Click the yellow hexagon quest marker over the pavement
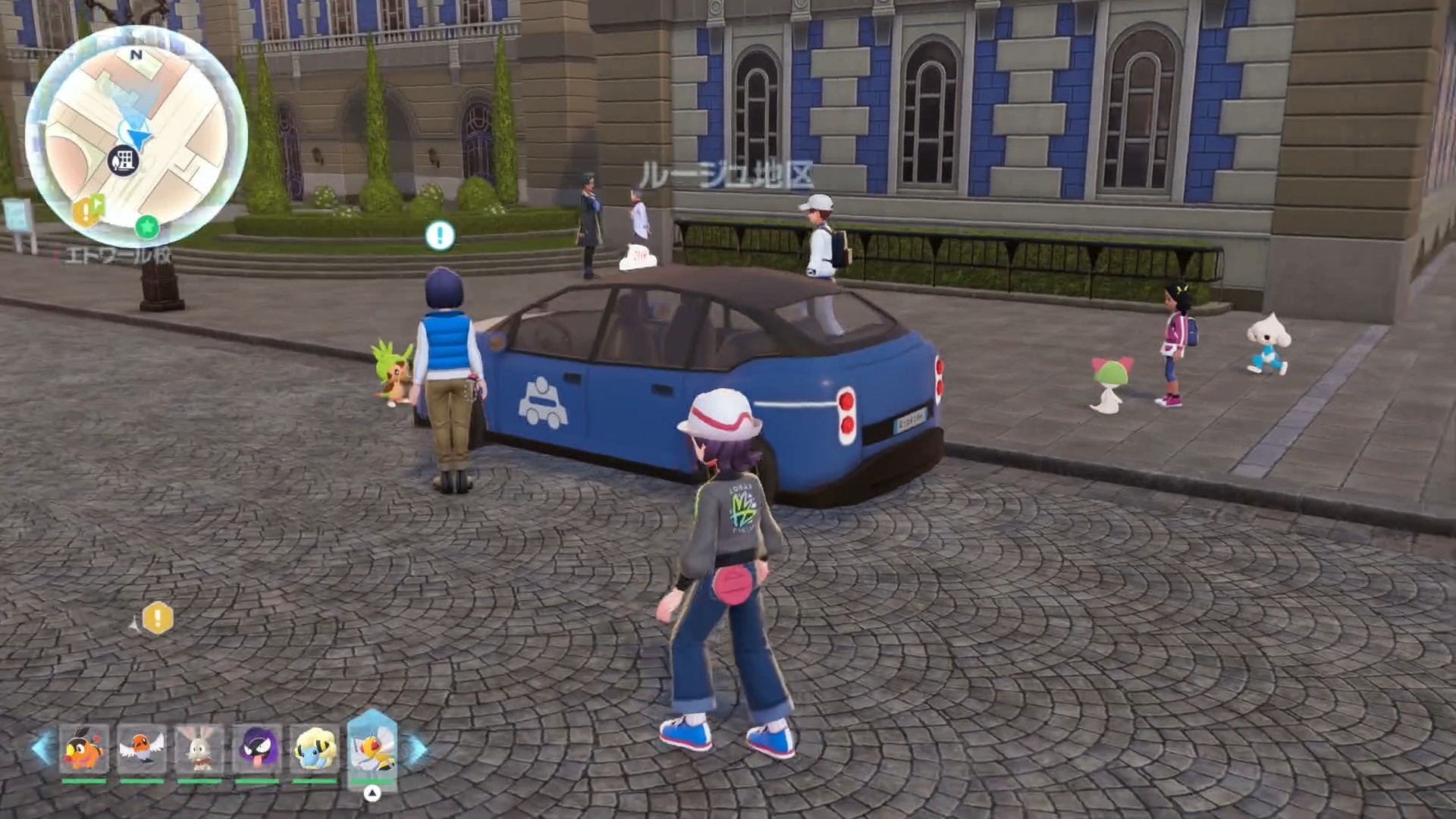Screen dimensions: 1456x819 [158, 618]
